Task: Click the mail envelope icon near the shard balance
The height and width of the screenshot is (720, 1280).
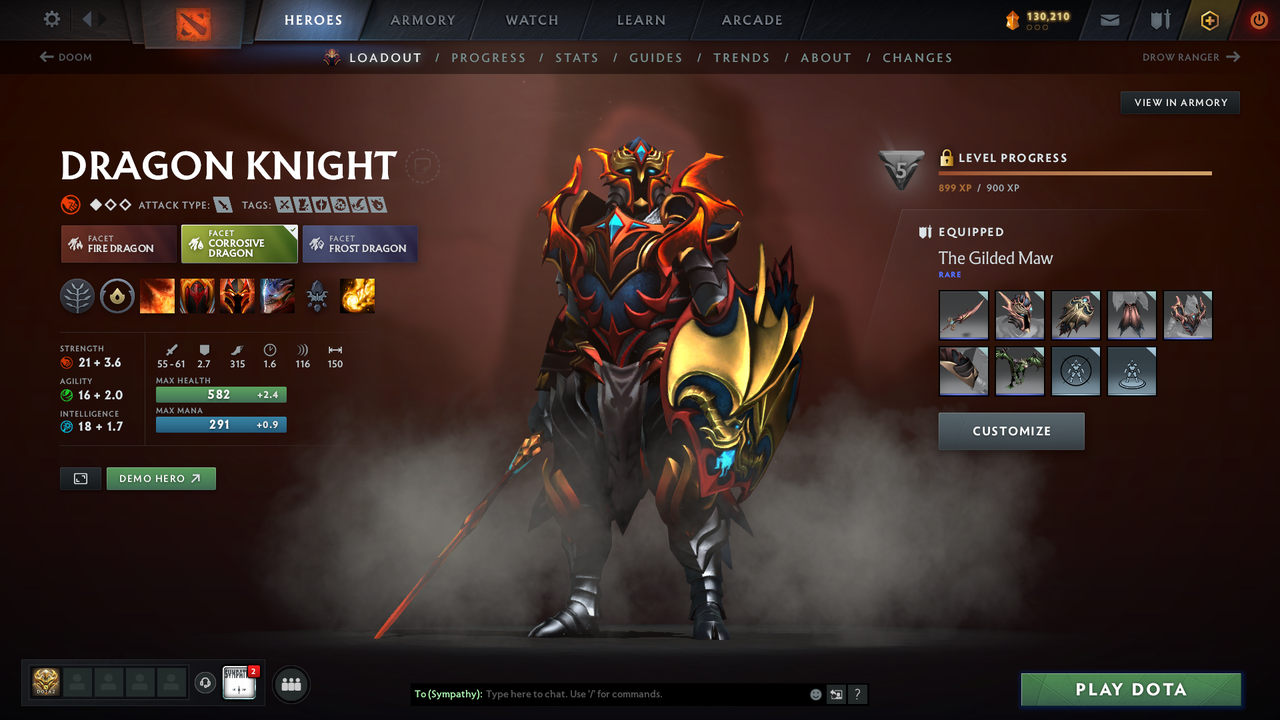Action: coord(1108,19)
